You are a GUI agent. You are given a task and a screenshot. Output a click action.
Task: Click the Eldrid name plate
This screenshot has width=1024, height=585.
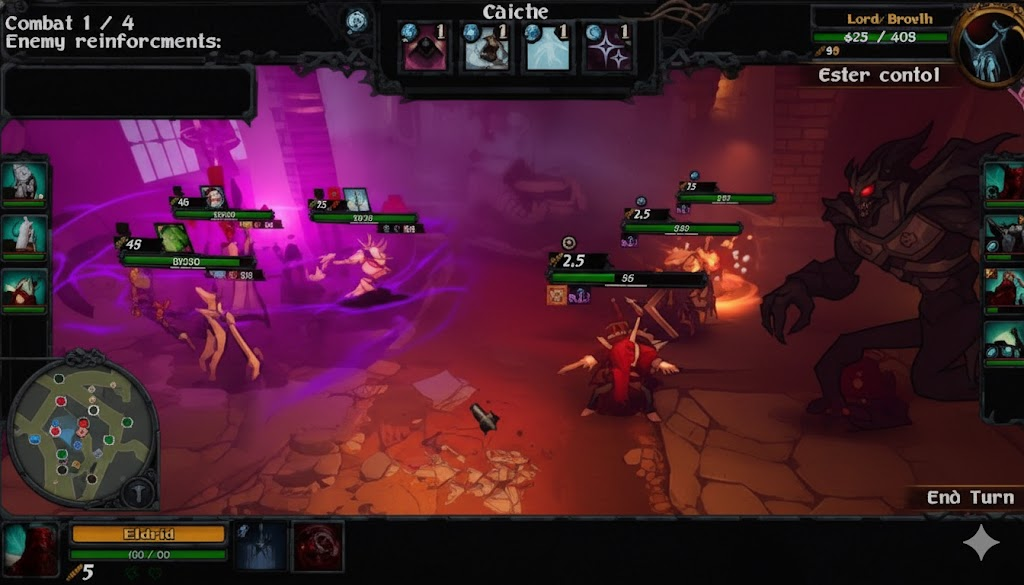(148, 534)
